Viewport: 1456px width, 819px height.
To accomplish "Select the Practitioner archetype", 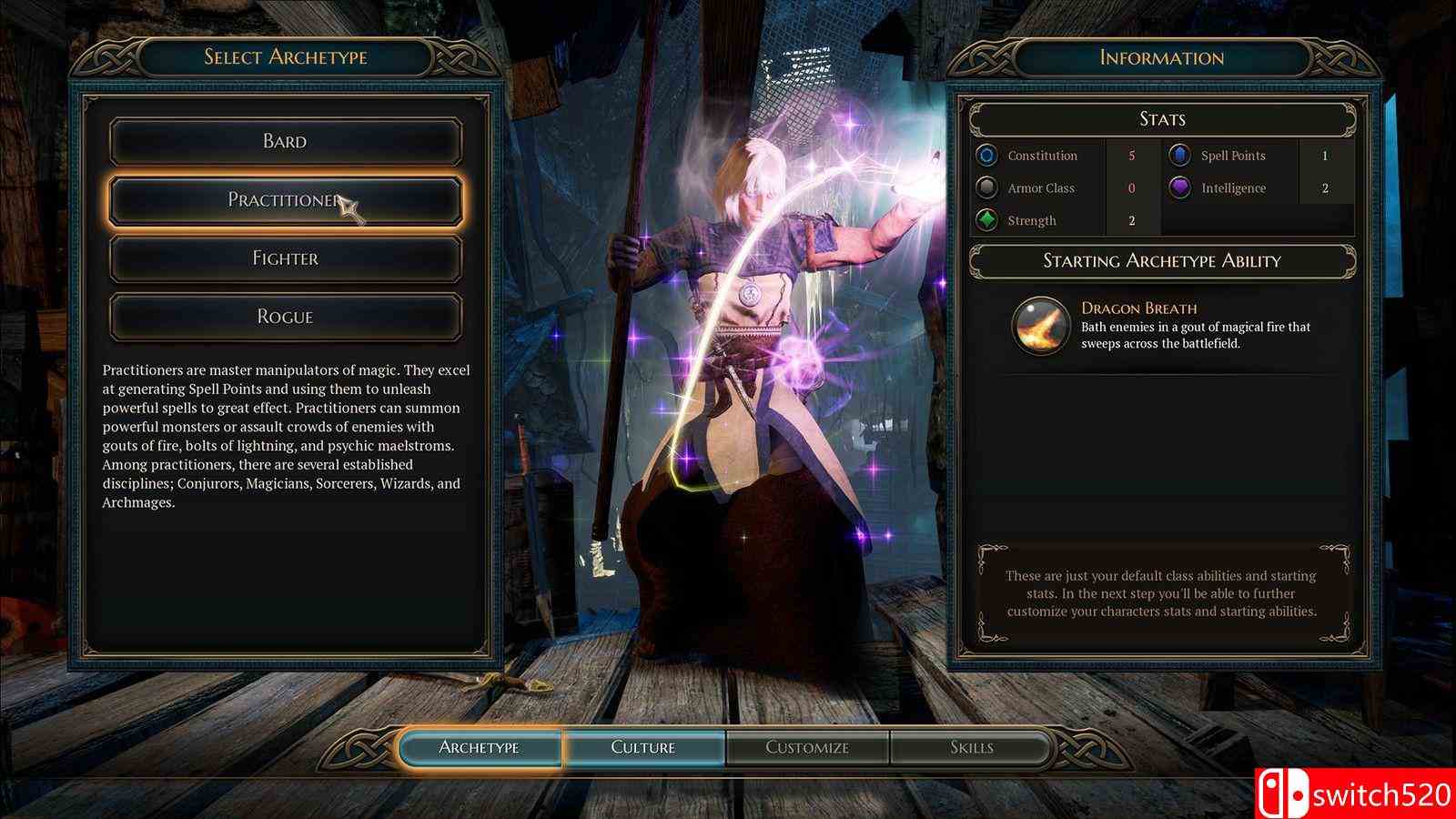I will coord(285,199).
